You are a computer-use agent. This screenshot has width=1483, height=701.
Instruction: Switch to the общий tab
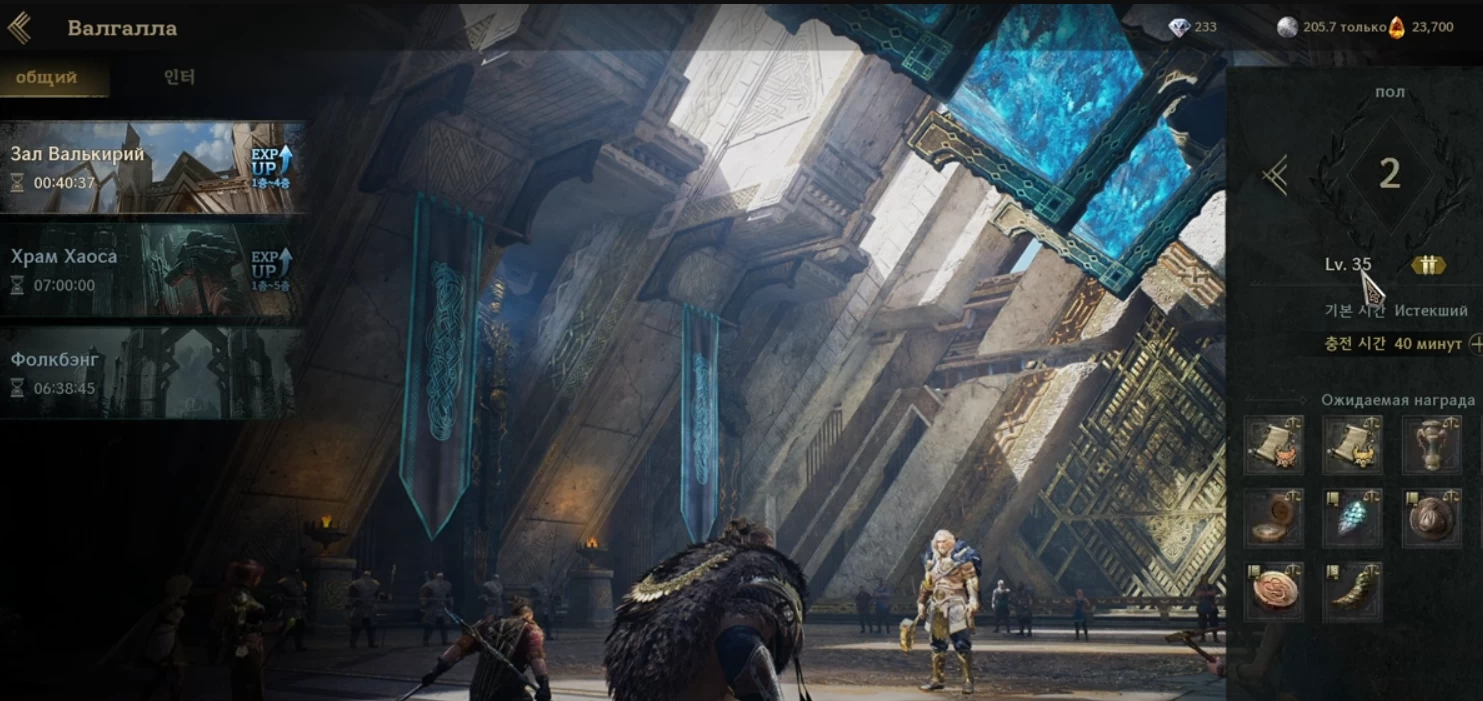pyautogui.click(x=46, y=78)
